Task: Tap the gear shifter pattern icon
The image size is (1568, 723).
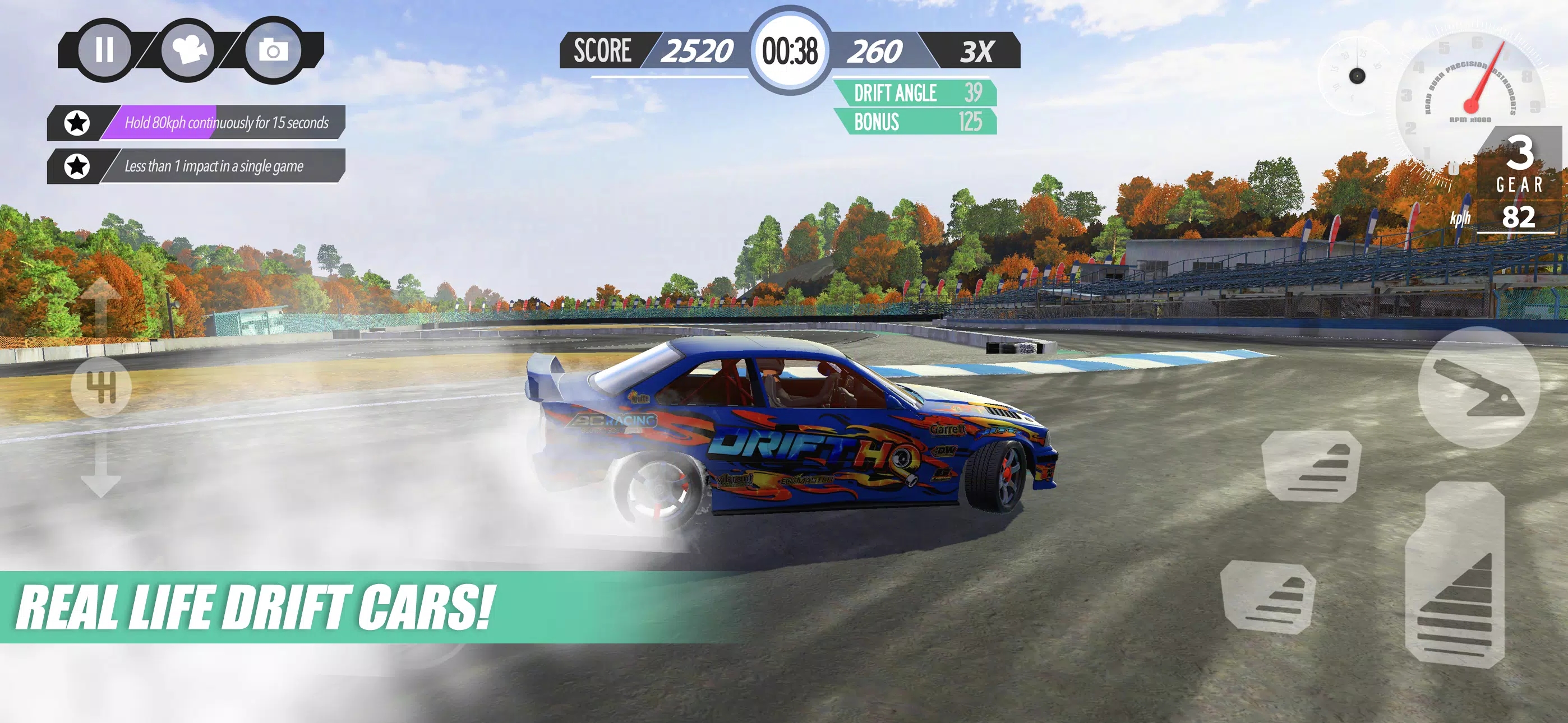Action: coord(101,387)
